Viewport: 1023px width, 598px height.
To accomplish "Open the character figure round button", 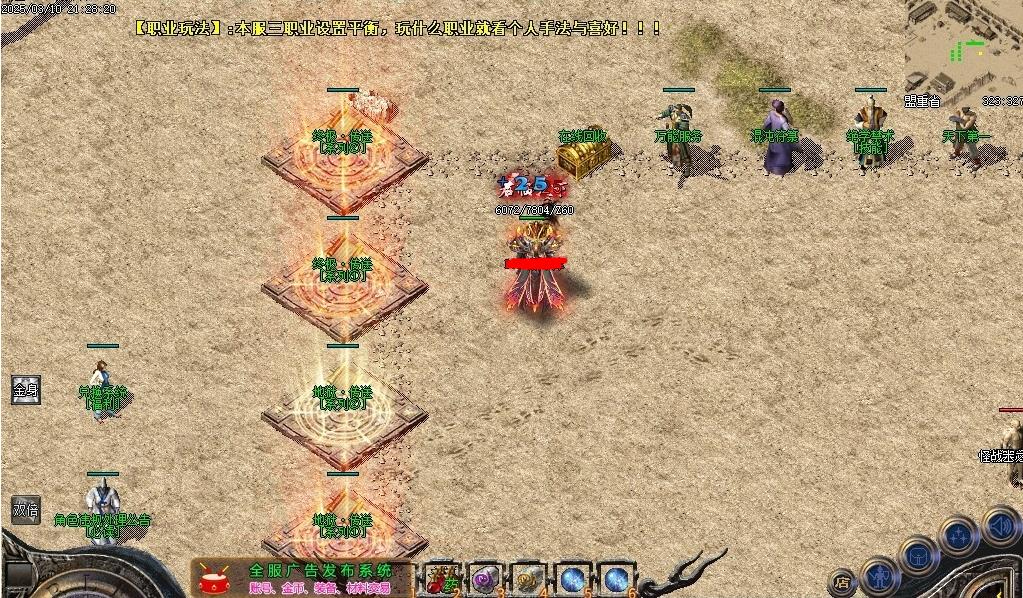I will coord(880,577).
